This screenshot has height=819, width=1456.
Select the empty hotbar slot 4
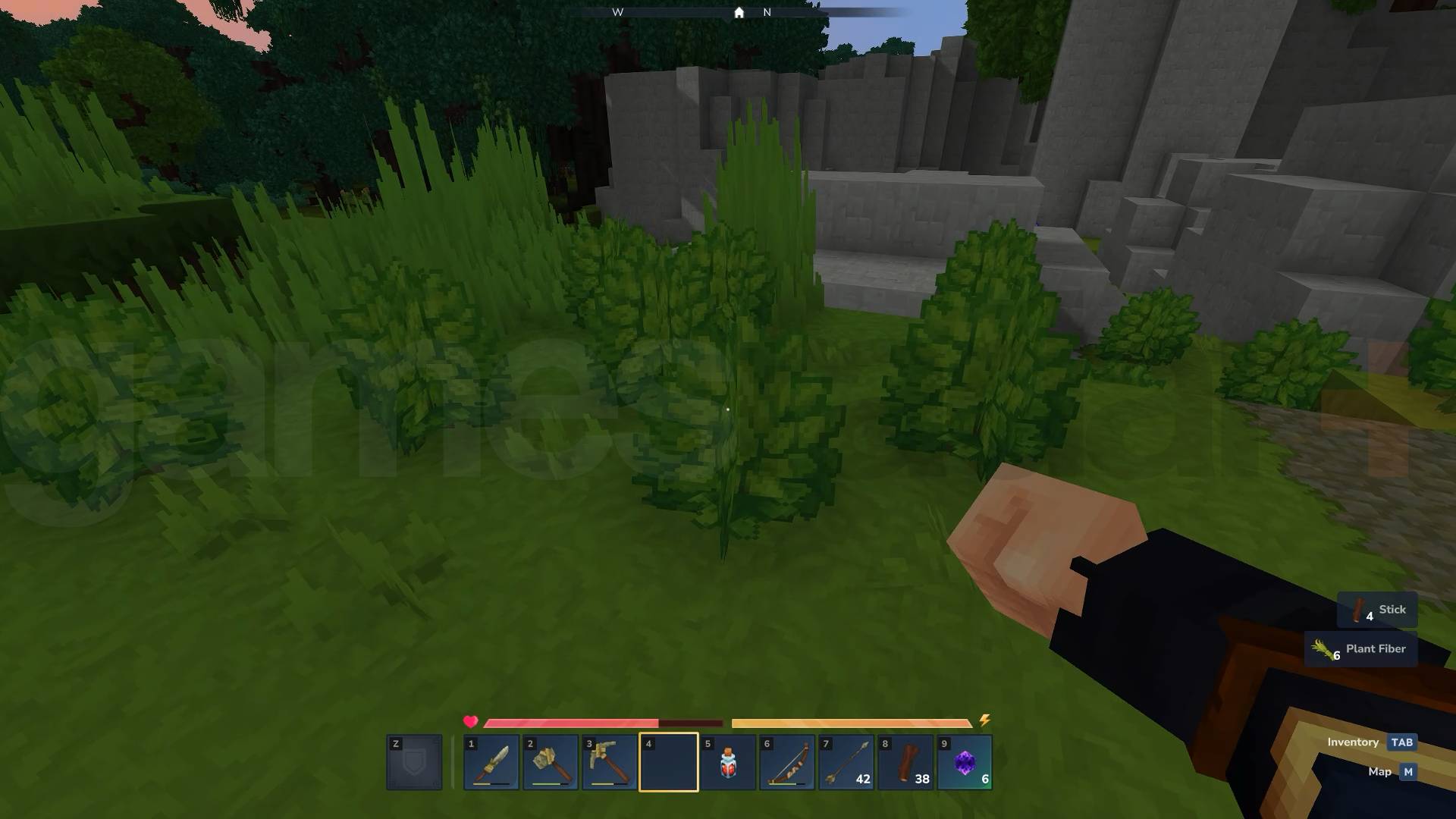667,762
